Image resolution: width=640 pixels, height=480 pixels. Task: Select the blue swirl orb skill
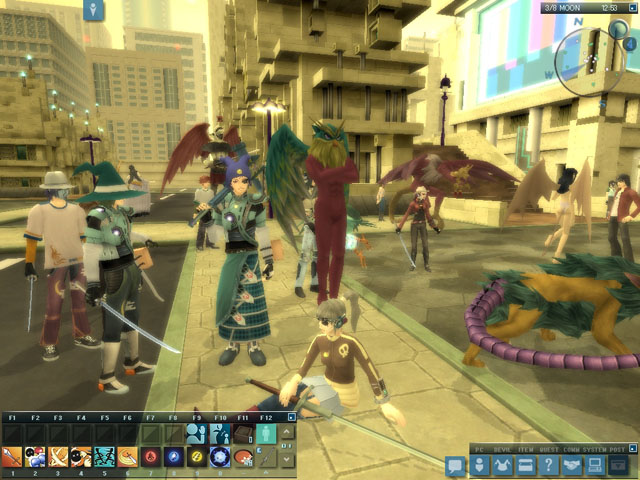pyautogui.click(x=174, y=457)
